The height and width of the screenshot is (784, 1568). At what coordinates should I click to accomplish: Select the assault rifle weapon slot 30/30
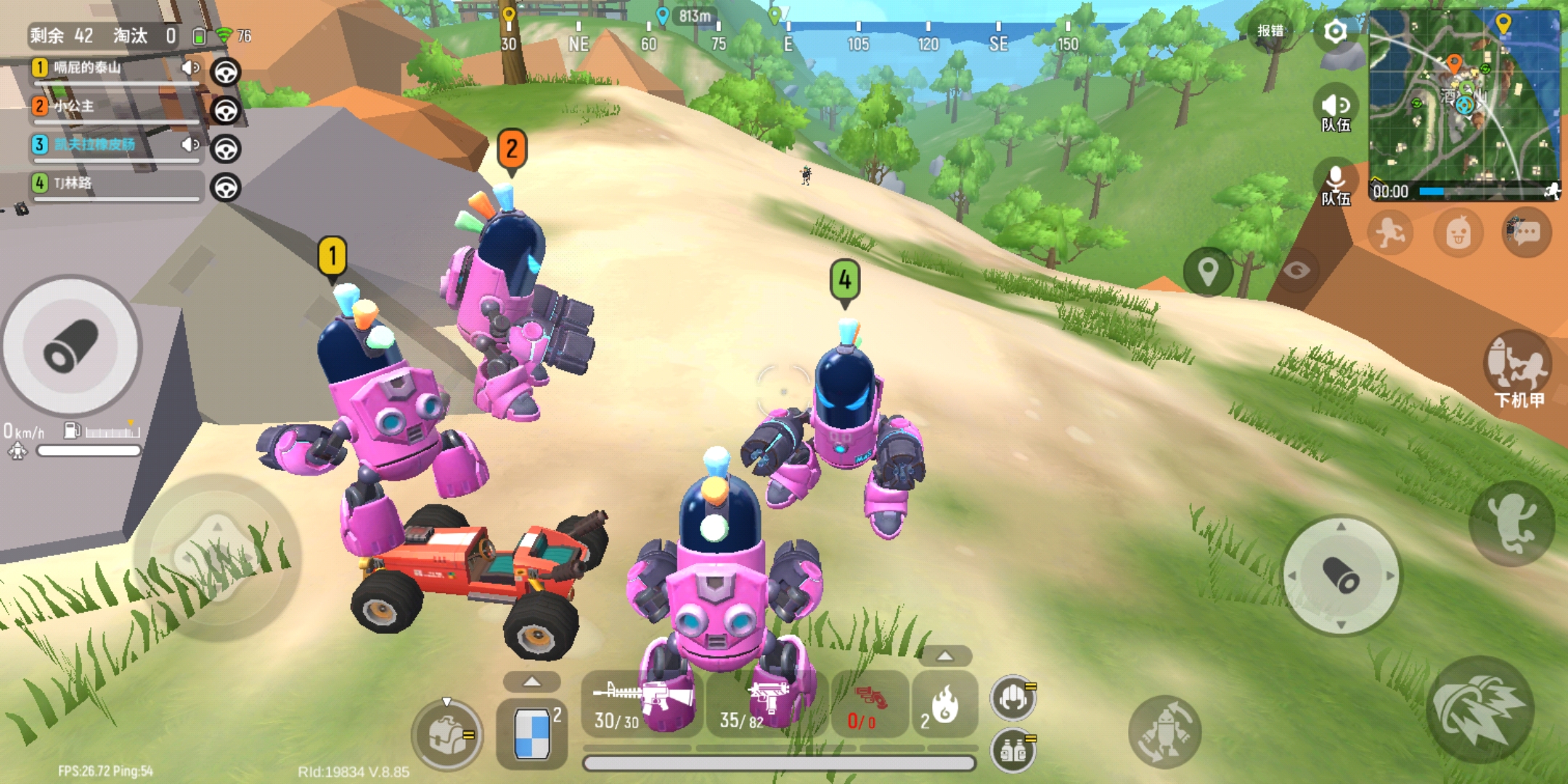tap(642, 704)
